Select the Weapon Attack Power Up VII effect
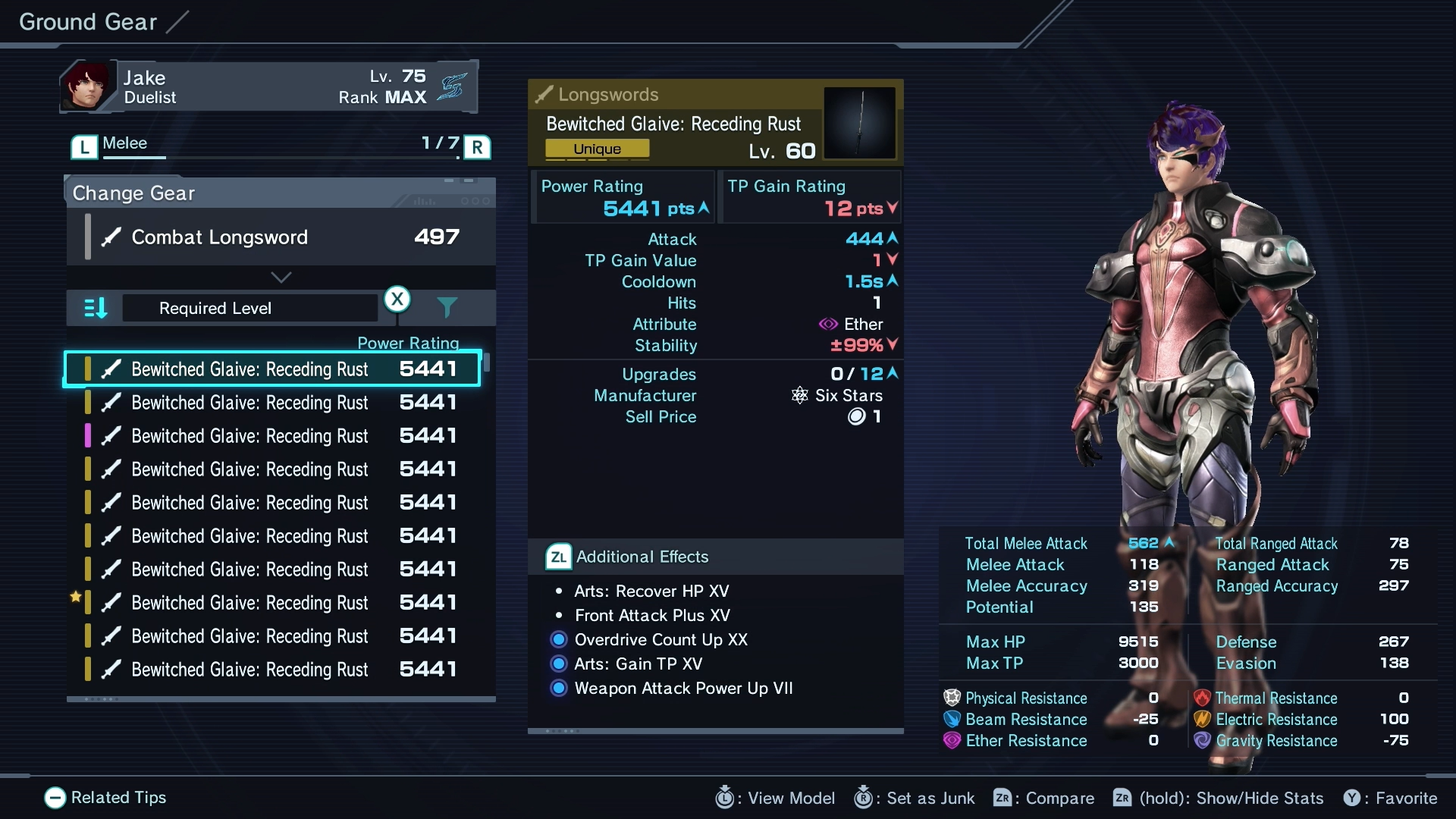Viewport: 1456px width, 819px height. click(682, 689)
